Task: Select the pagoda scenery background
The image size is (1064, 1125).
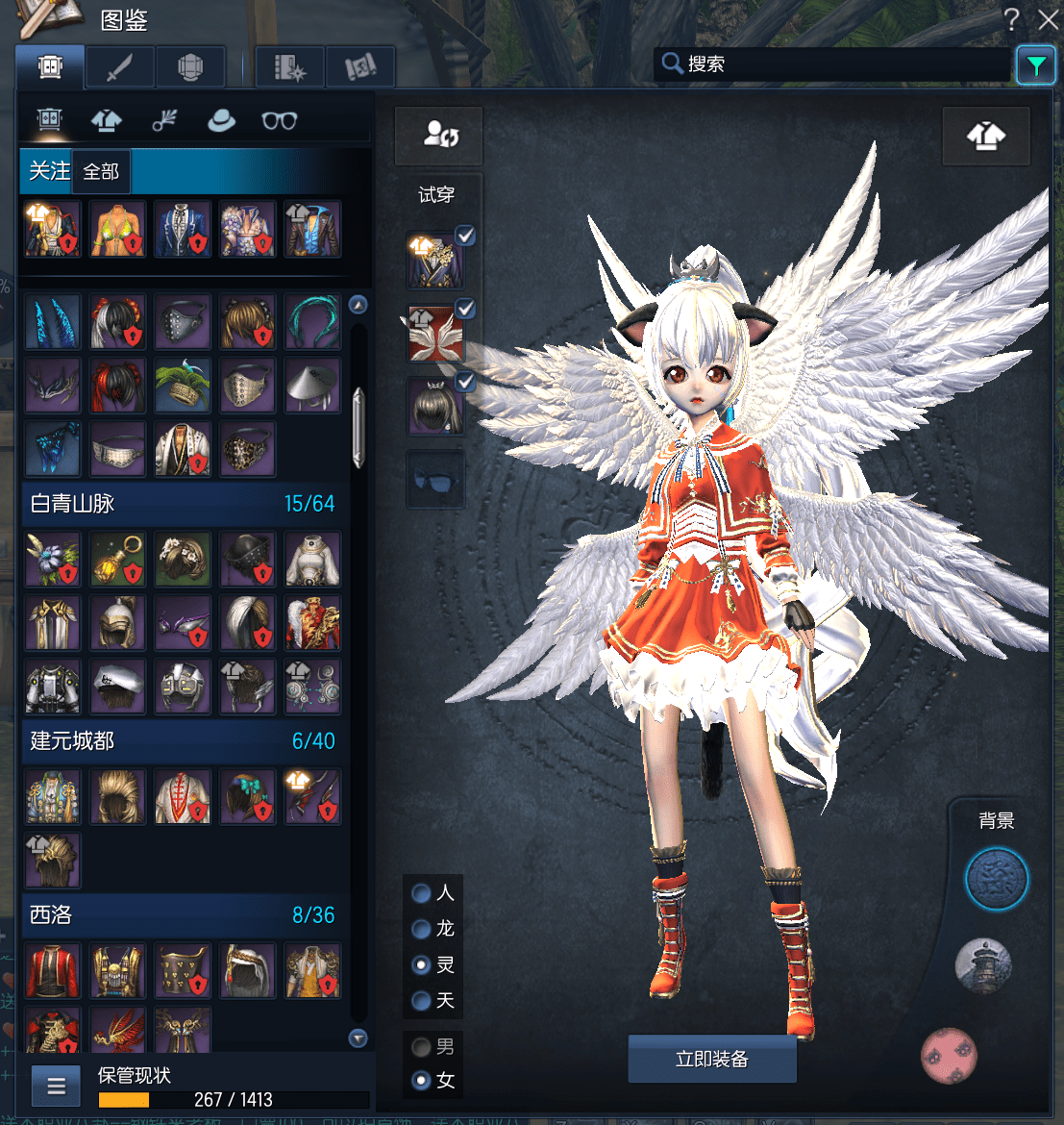Action: tap(983, 964)
